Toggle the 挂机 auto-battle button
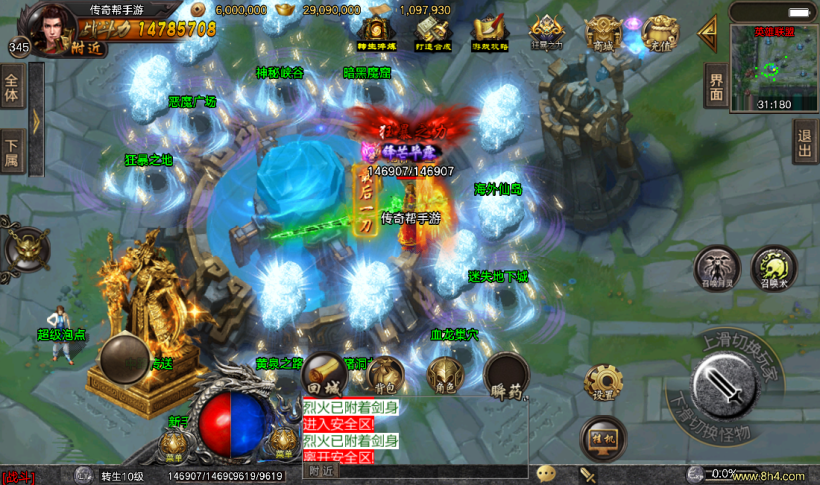 click(x=603, y=438)
